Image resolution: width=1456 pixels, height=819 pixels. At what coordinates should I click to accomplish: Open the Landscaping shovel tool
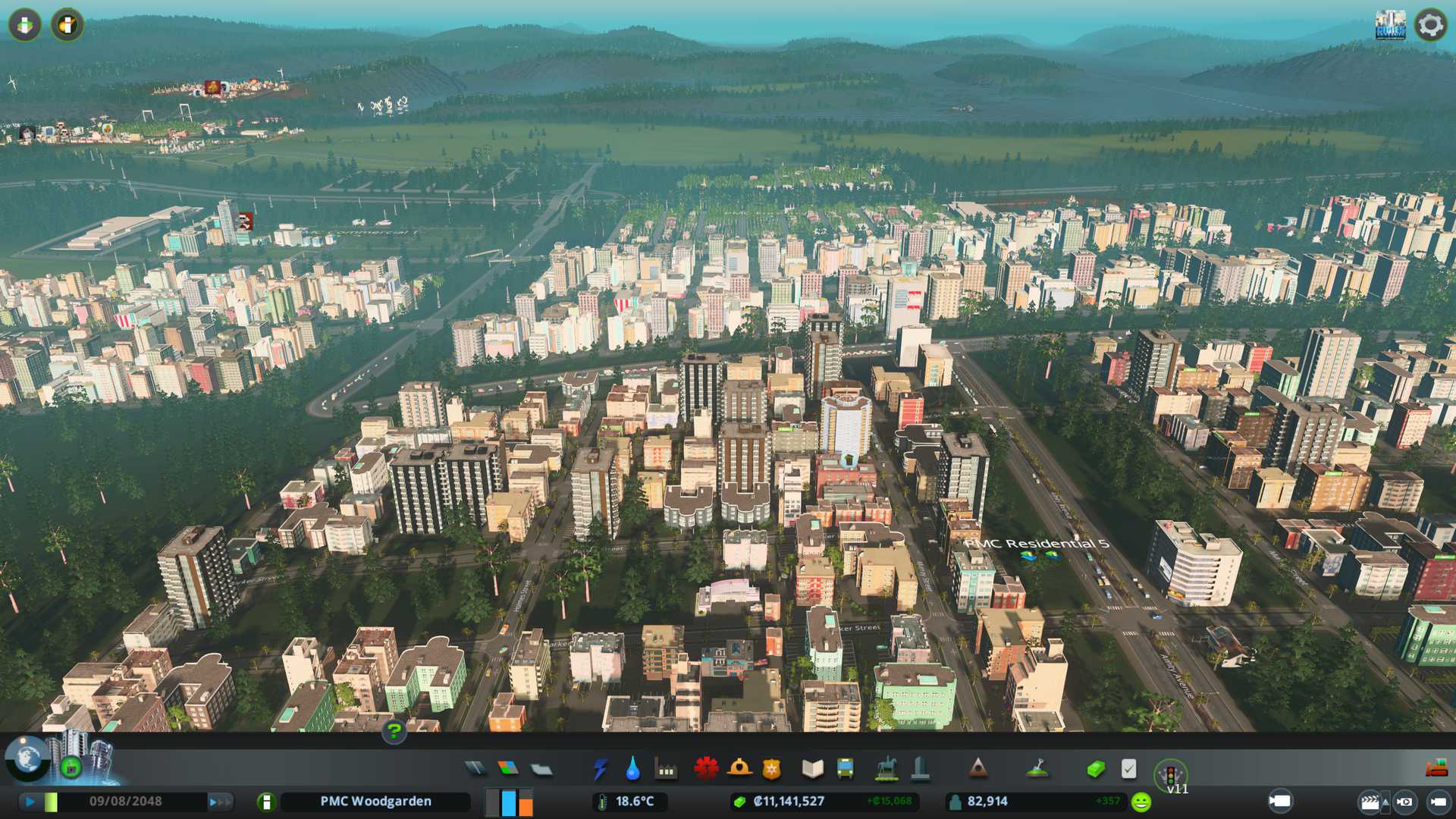point(1037,769)
